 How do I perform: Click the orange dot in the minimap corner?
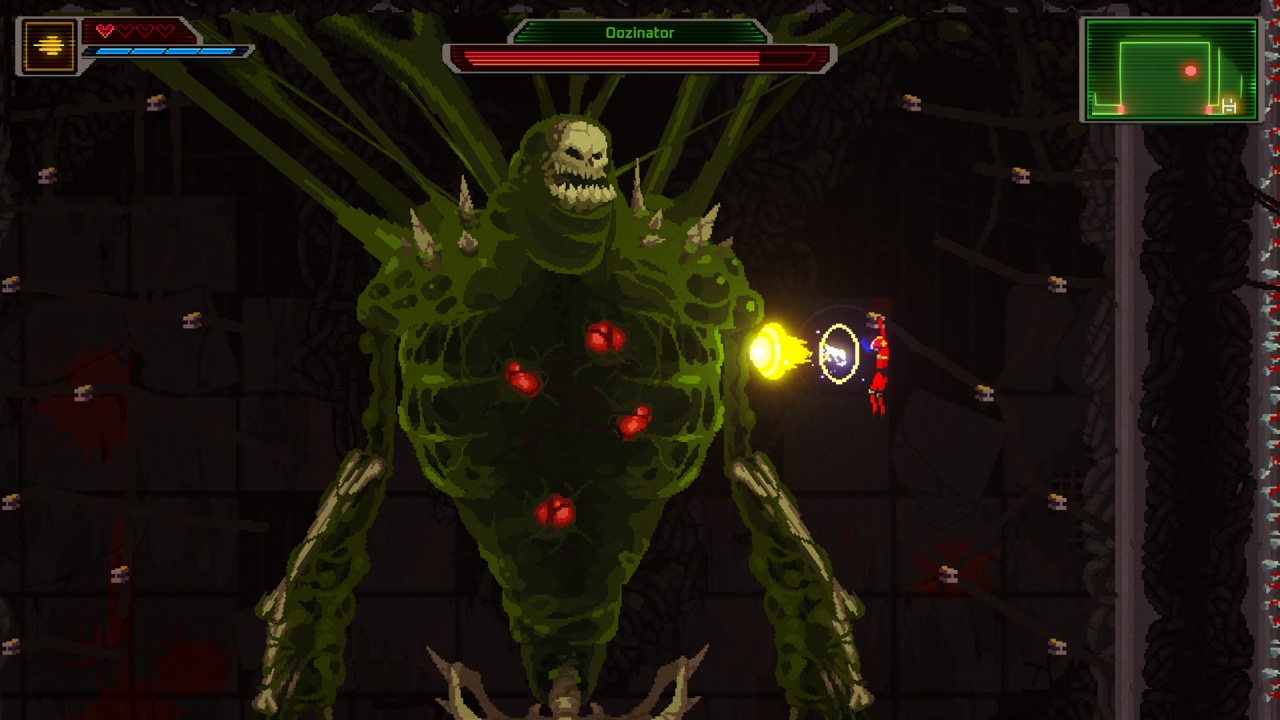point(1120,109)
